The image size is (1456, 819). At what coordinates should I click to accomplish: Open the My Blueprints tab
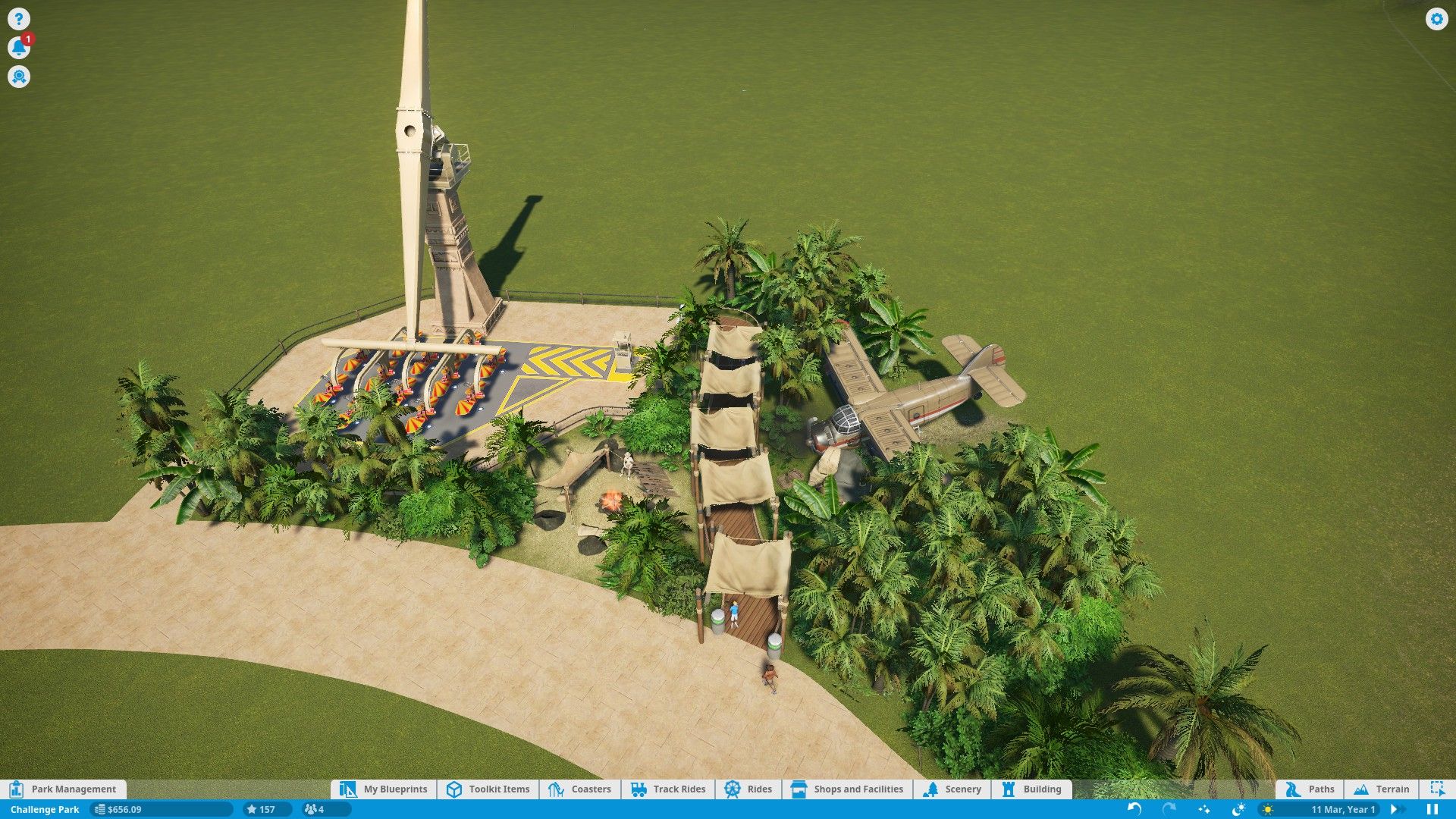click(385, 789)
